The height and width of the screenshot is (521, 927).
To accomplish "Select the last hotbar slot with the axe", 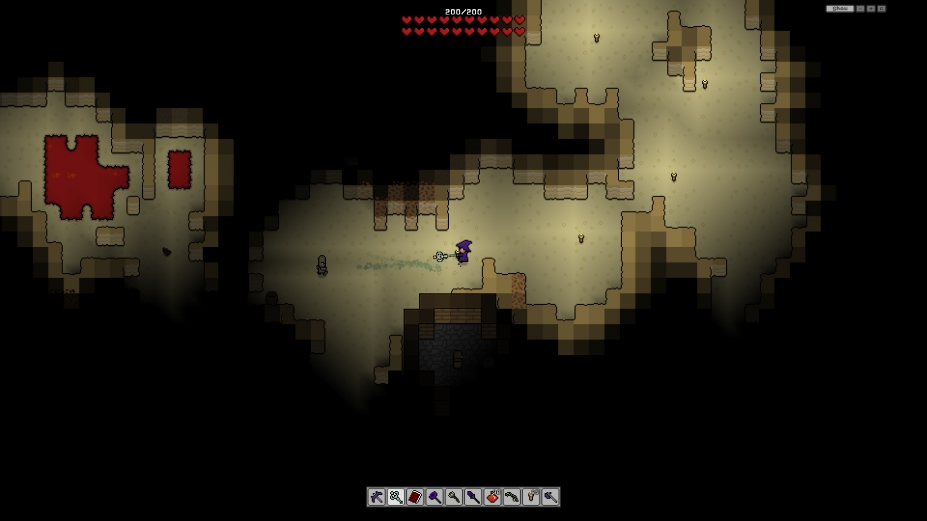I will point(550,497).
